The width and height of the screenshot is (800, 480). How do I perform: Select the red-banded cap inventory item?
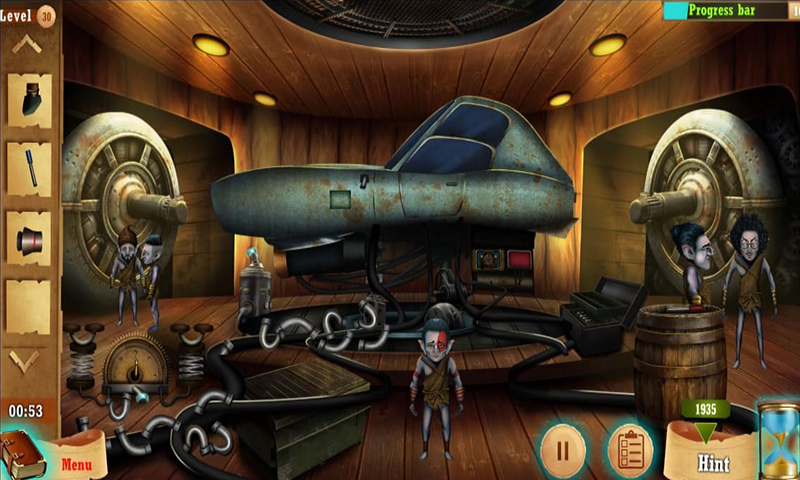point(30,239)
